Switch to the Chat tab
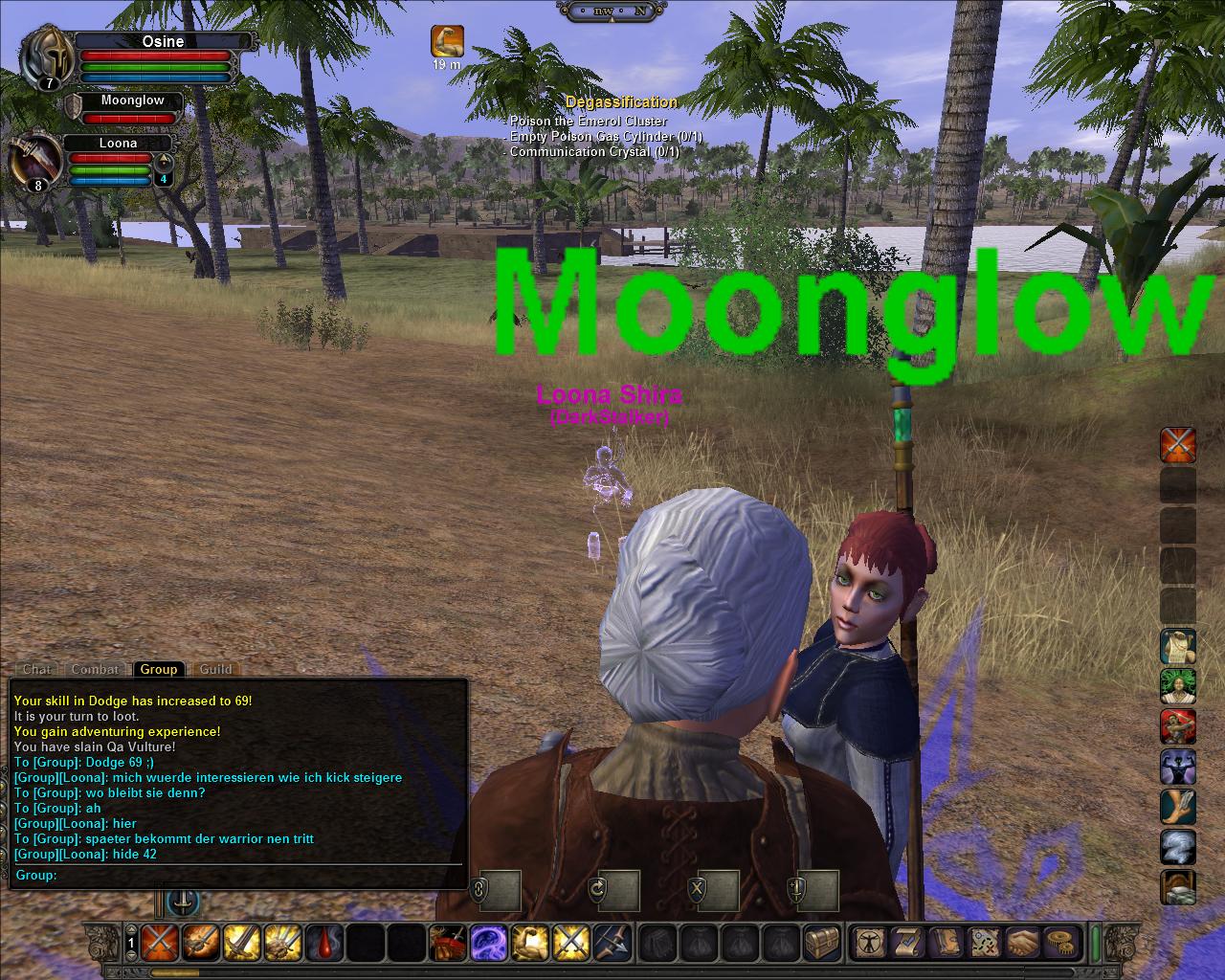The image size is (1225, 980). pyautogui.click(x=37, y=669)
